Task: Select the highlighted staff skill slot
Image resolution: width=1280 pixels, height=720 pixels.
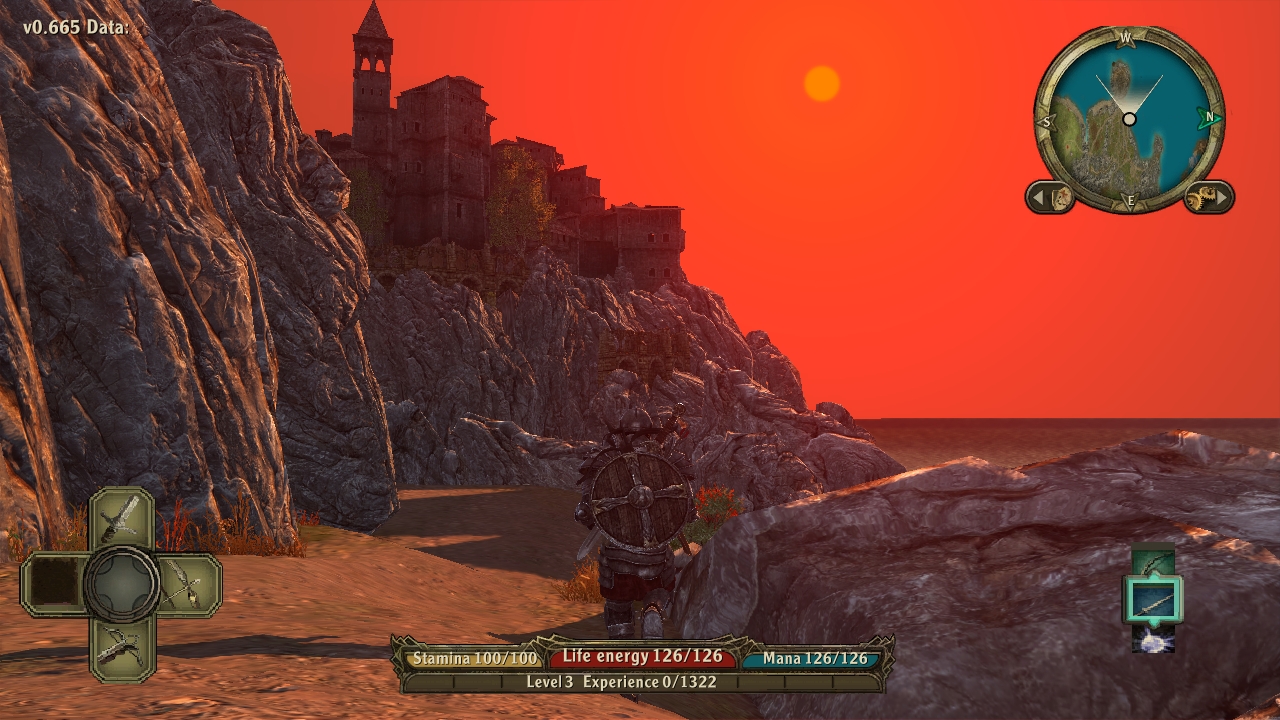Action: 1153,600
